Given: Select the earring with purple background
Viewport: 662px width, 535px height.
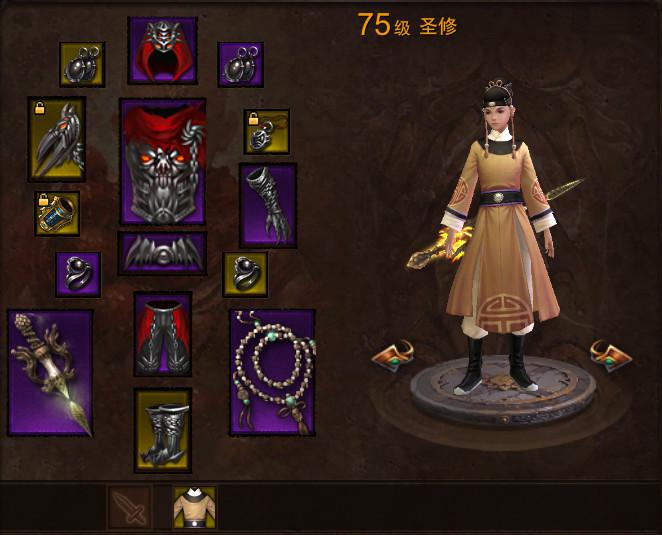Looking at the screenshot, I should 240,64.
